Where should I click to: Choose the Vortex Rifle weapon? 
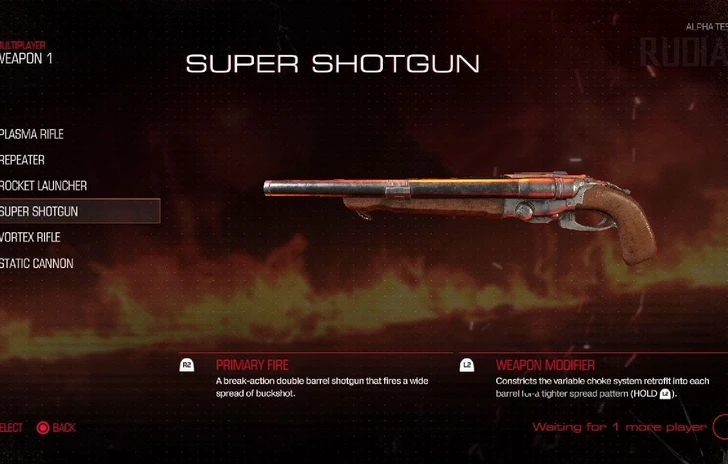click(32, 237)
